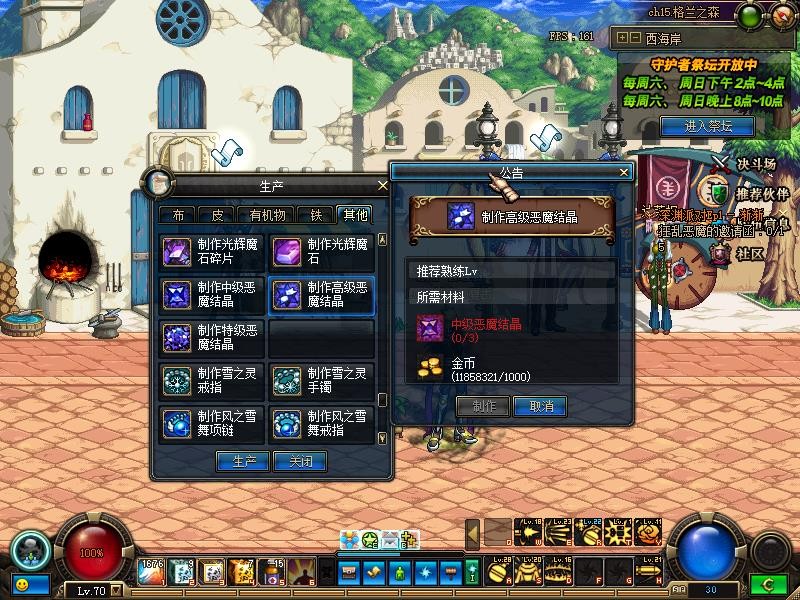Select the 有机物 tab
The height and width of the screenshot is (600, 800).
tap(267, 214)
